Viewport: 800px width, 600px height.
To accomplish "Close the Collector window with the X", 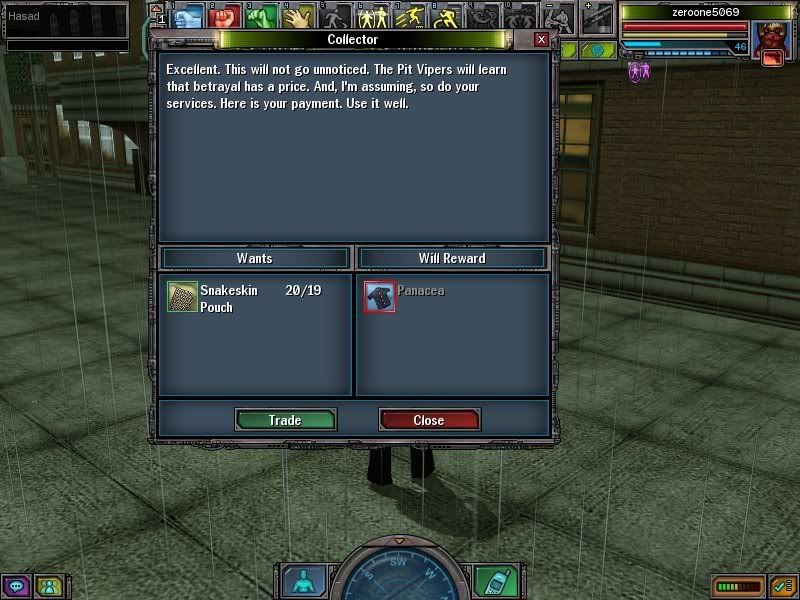I will click(x=541, y=40).
